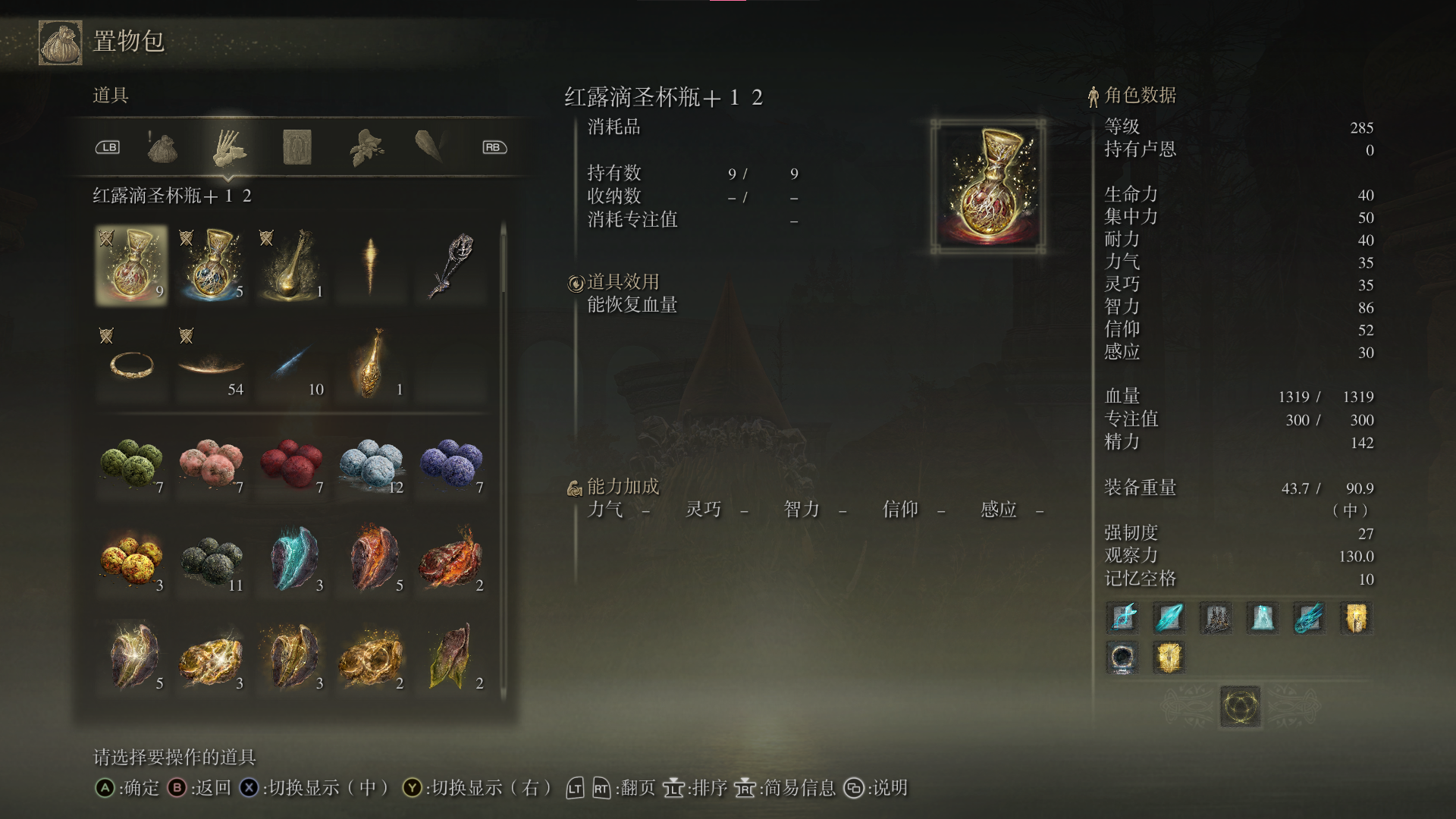Image resolution: width=1456 pixels, height=819 pixels.
Task: Select the thin golden needle item
Action: [371, 265]
